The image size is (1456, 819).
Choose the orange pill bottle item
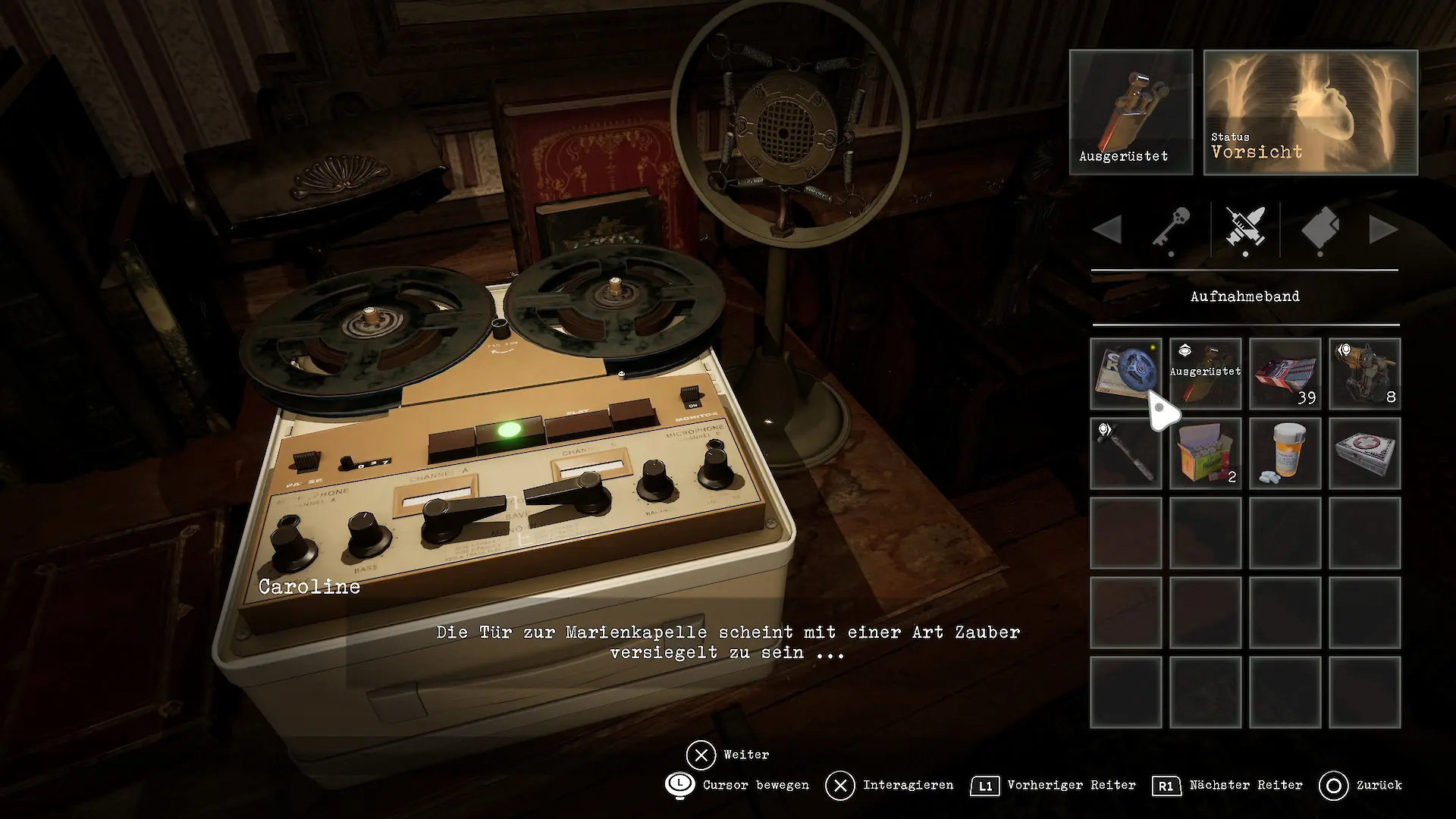1285,453
